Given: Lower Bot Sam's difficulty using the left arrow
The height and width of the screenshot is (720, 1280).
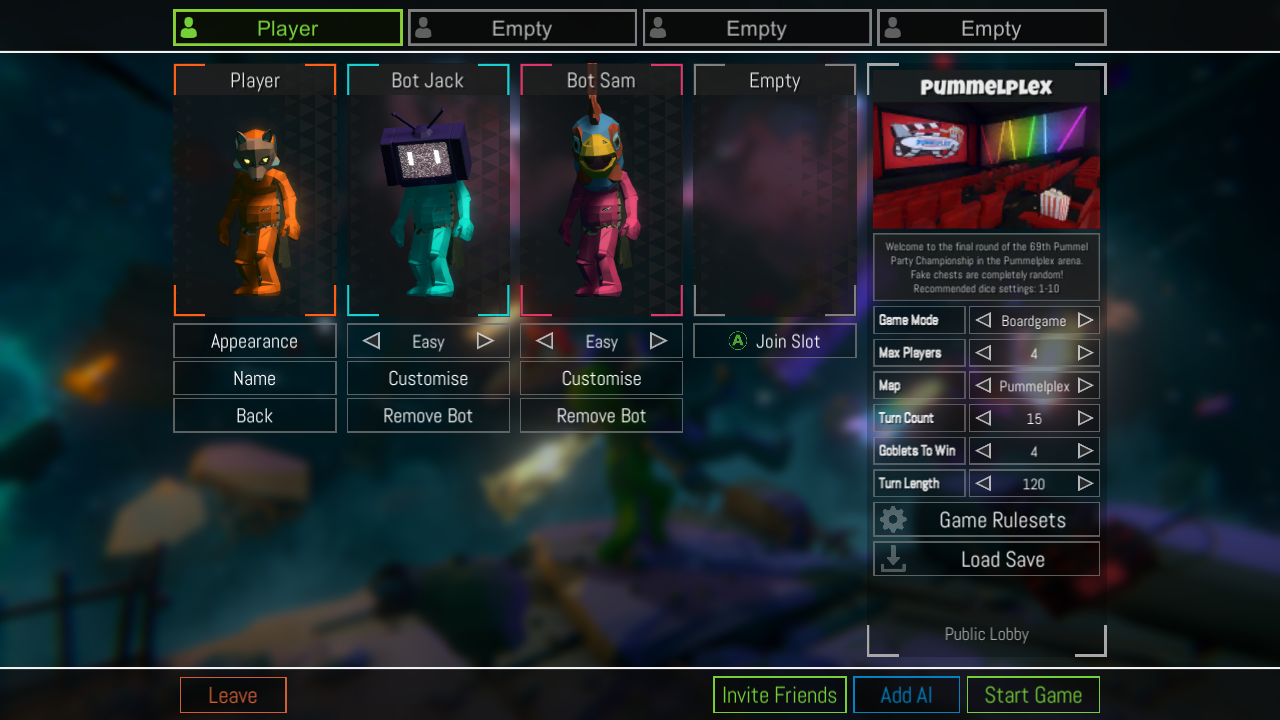Looking at the screenshot, I should pos(544,341).
